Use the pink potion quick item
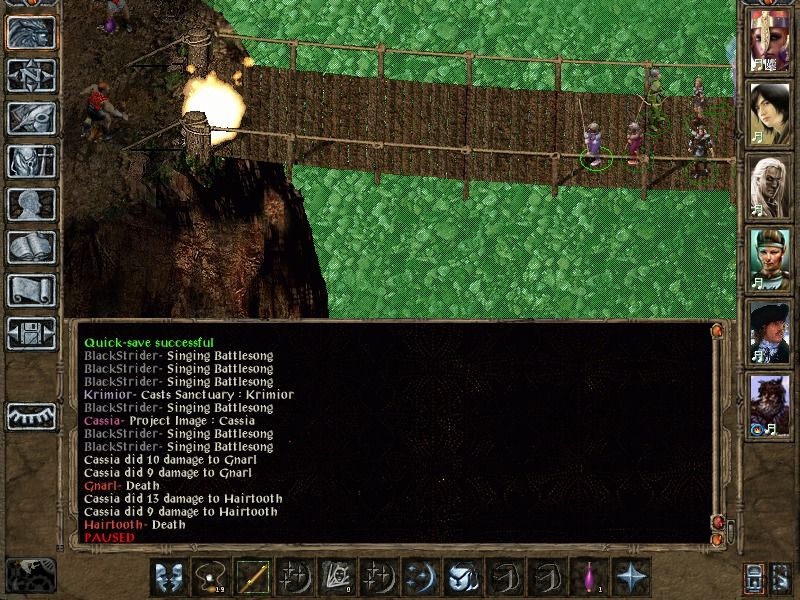 coord(589,577)
